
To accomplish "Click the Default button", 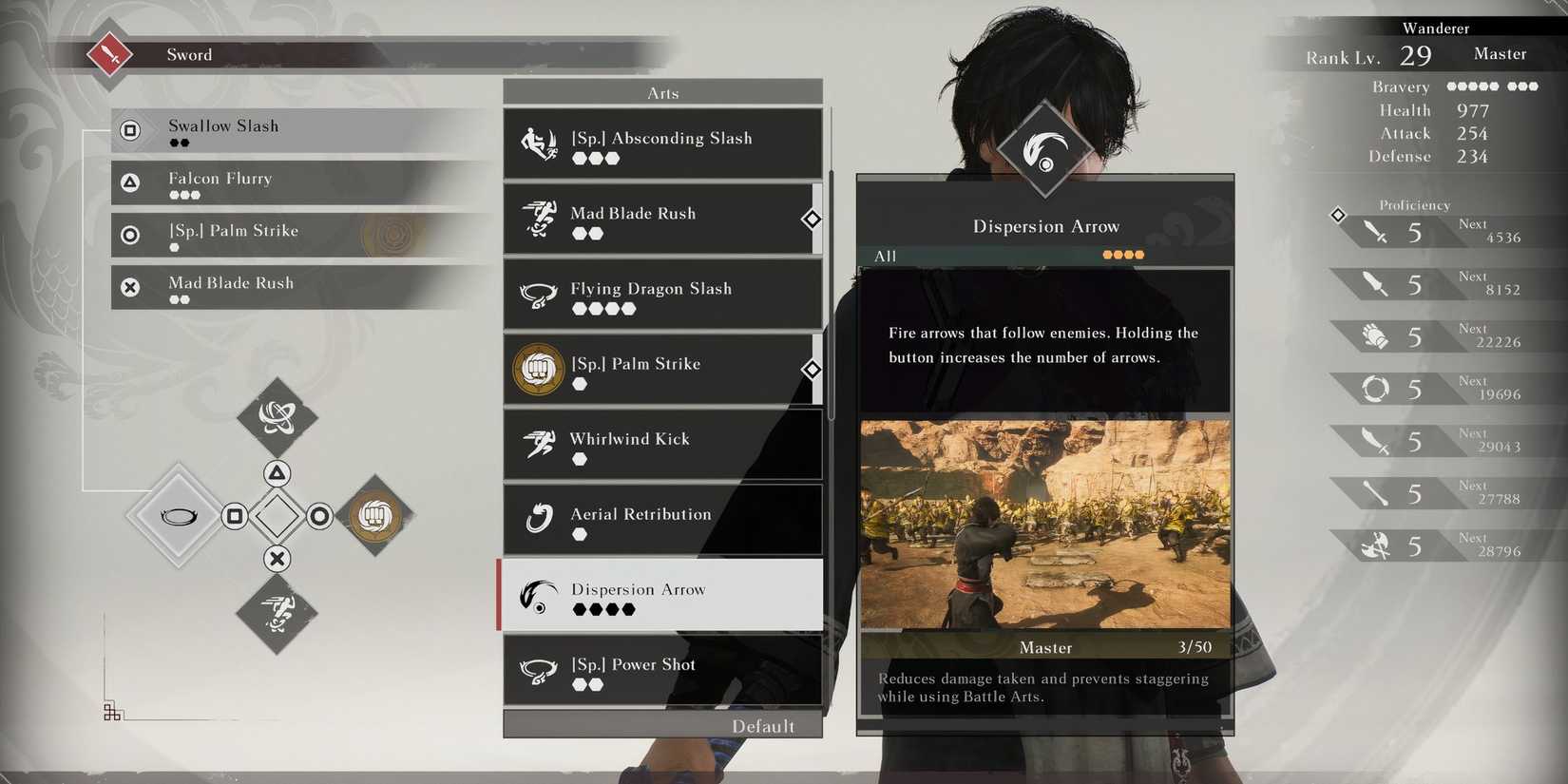I will (766, 725).
